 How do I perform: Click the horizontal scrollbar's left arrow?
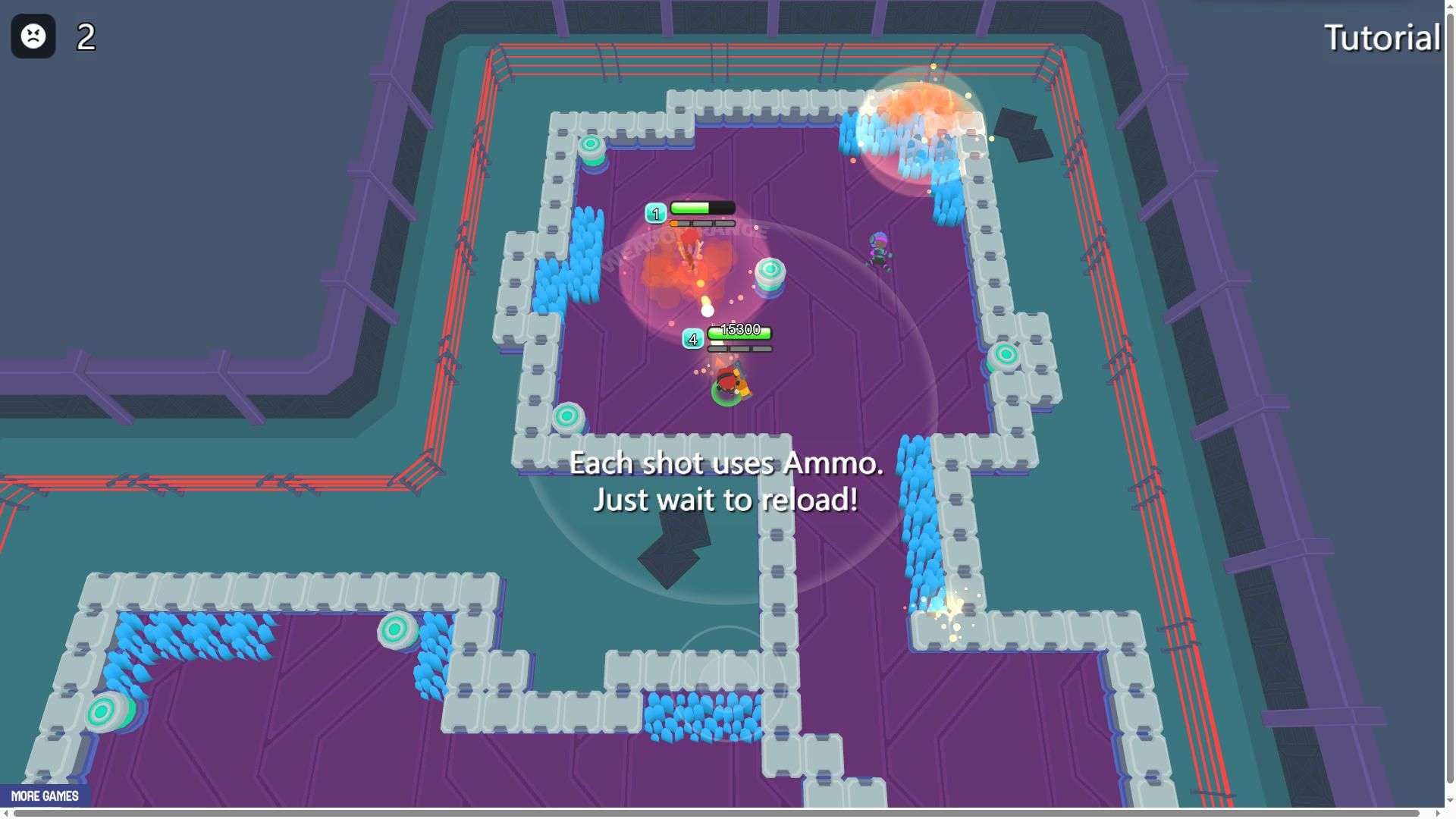tap(6, 814)
